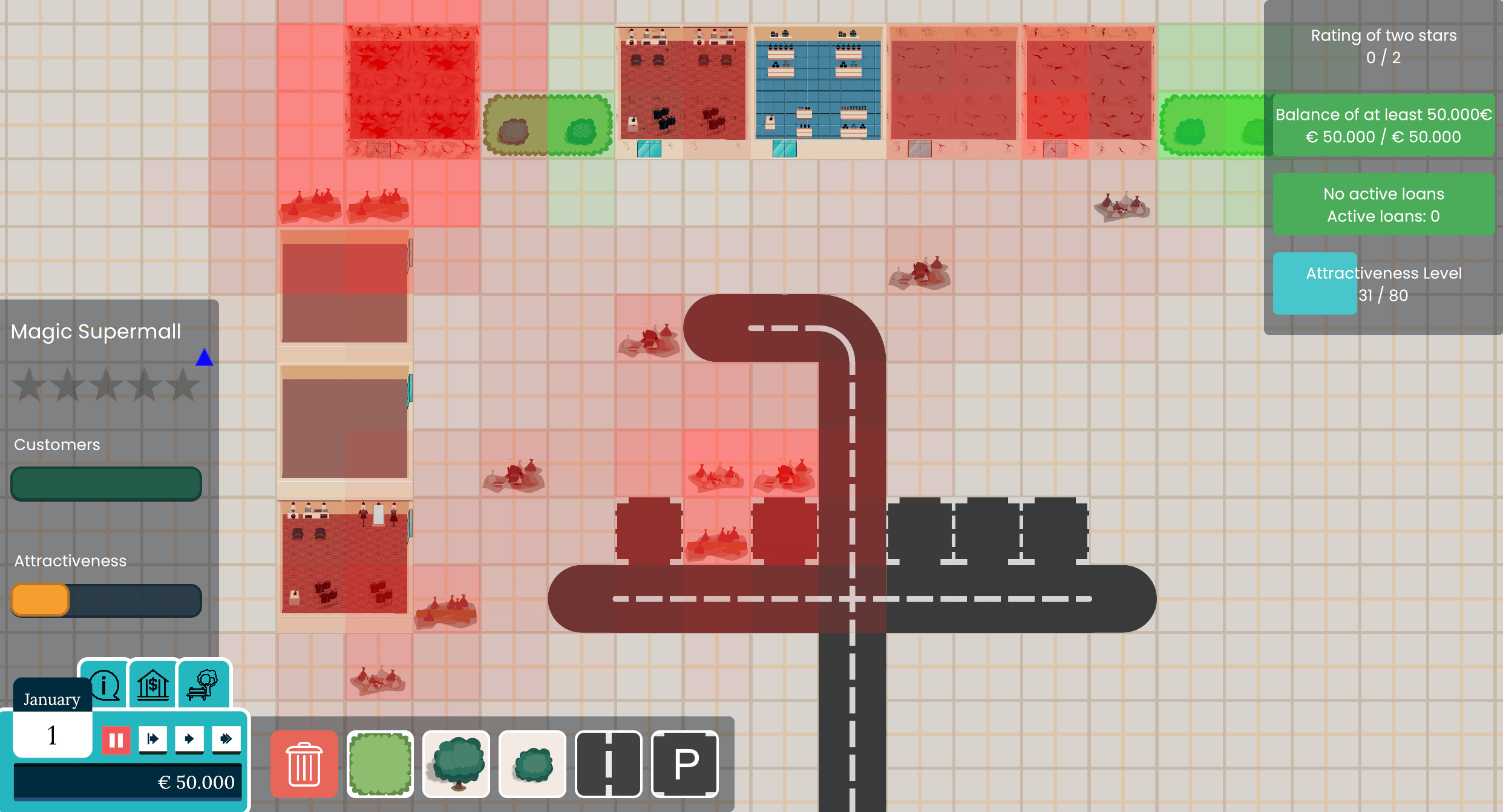This screenshot has height=812, width=1503.
Task: Expand the Magic Supermall panel via blue triangle
Action: pyautogui.click(x=205, y=358)
